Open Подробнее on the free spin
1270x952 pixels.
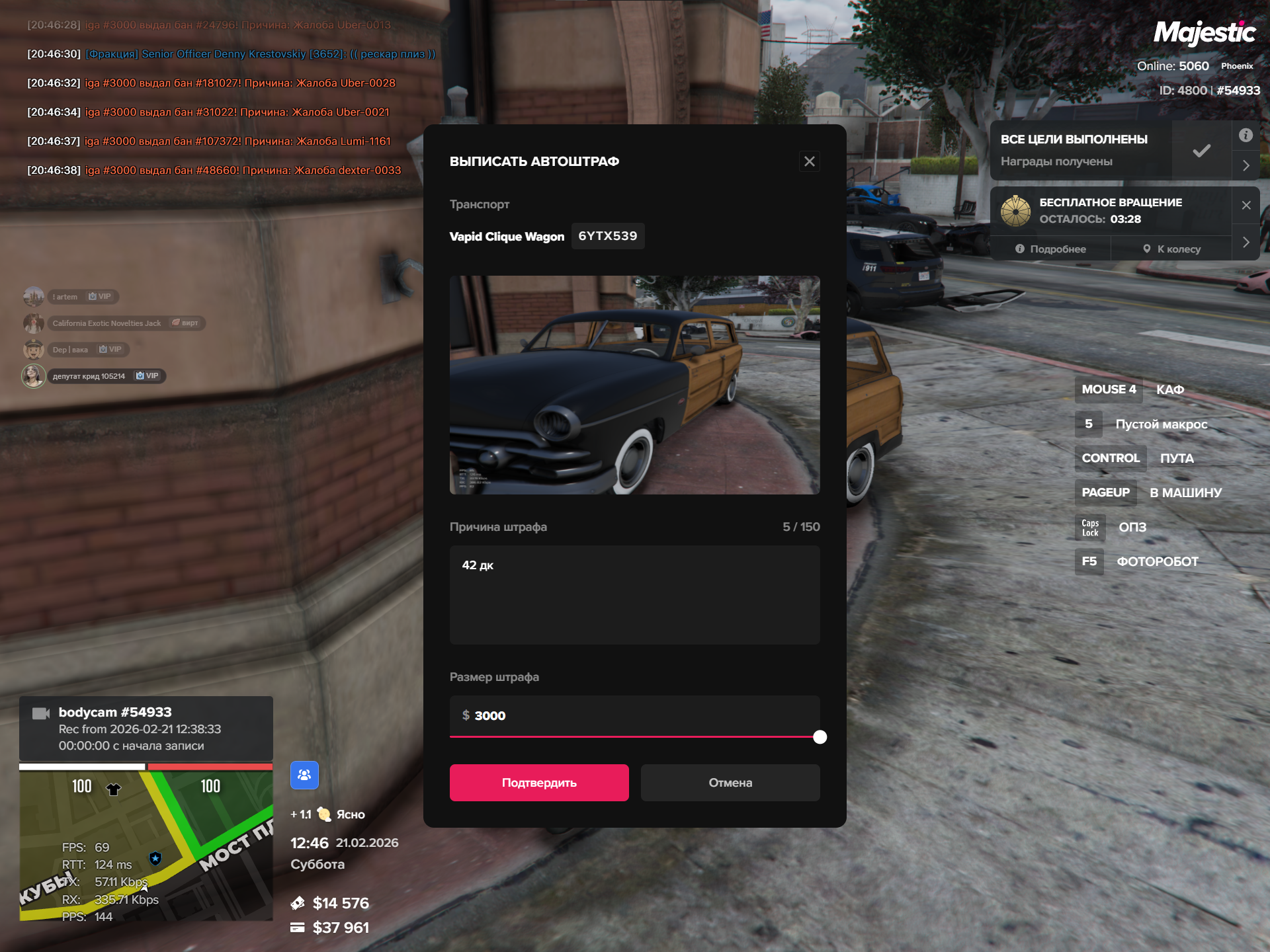pyautogui.click(x=1051, y=249)
